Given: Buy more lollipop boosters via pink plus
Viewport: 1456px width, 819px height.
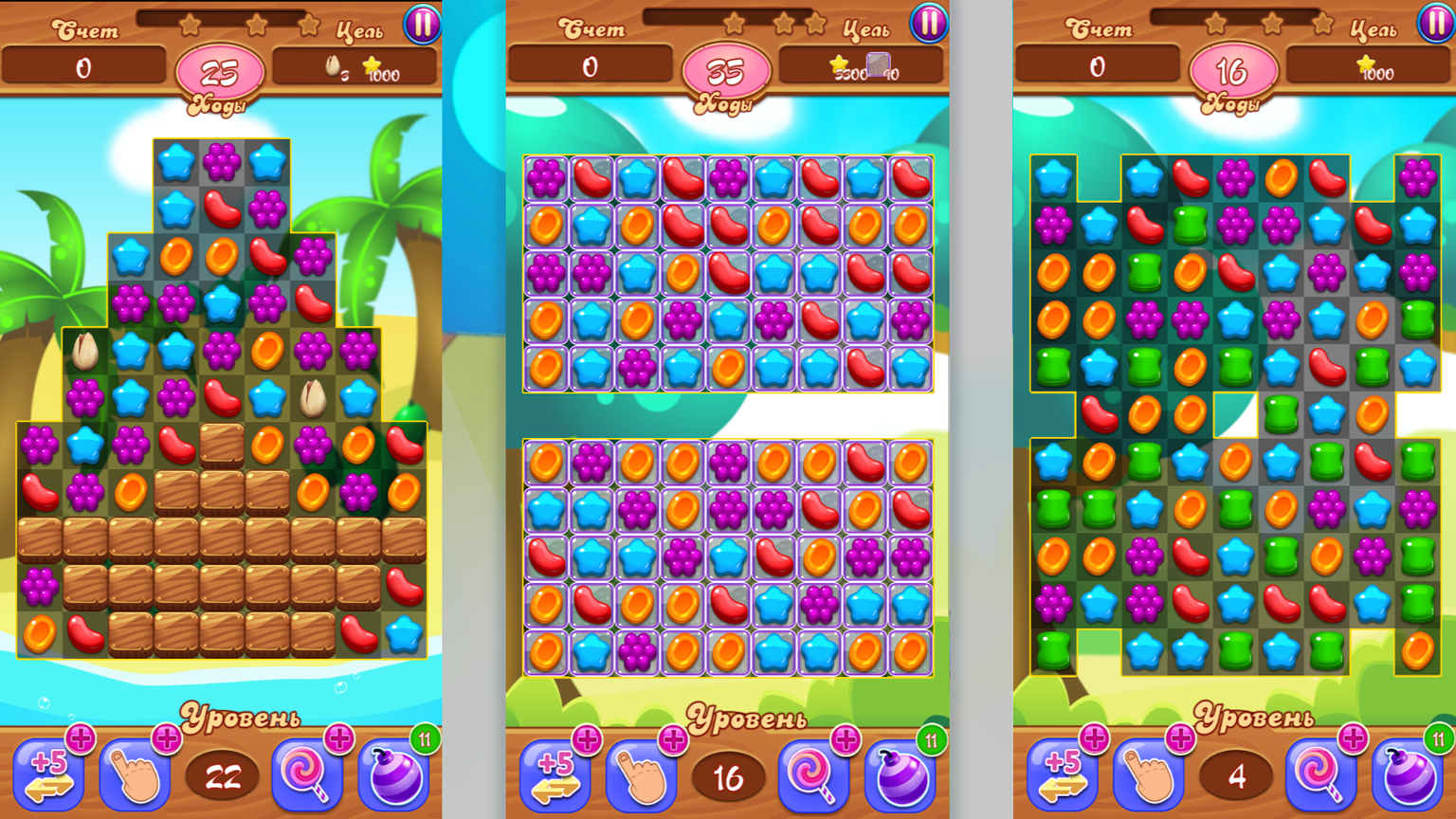Looking at the screenshot, I should click(x=340, y=738).
